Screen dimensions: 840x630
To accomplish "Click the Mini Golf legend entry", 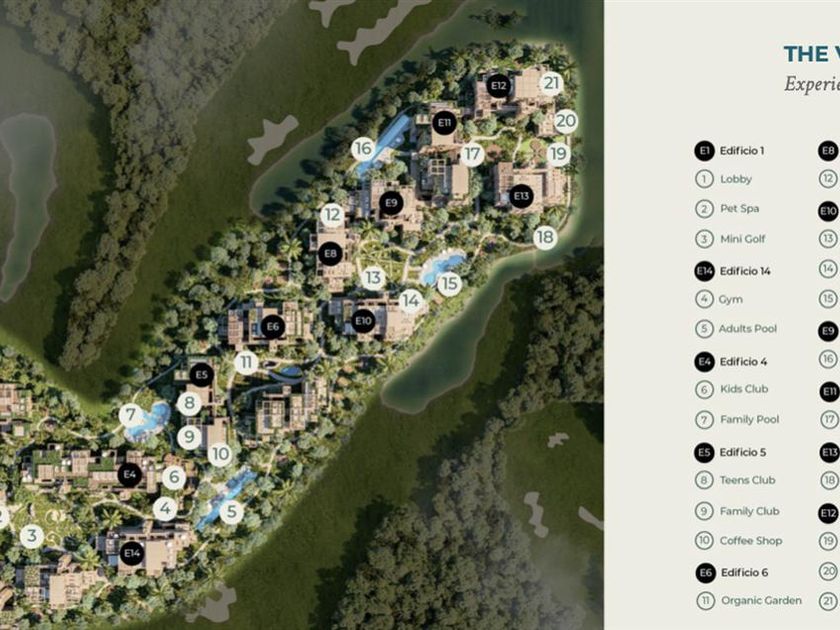I will (x=742, y=239).
